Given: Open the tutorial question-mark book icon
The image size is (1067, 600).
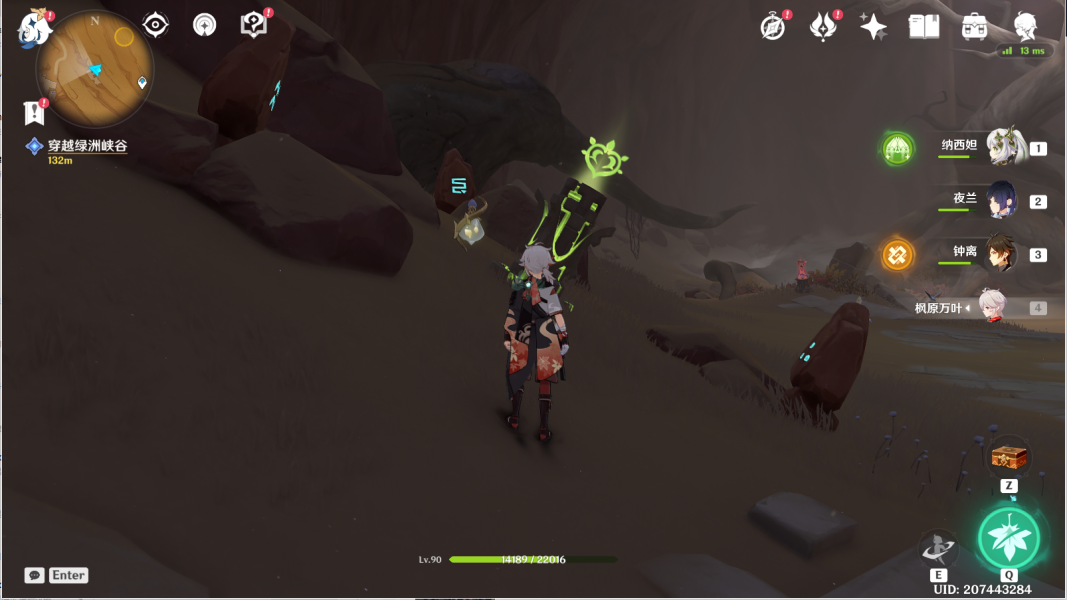Looking at the screenshot, I should [254, 25].
